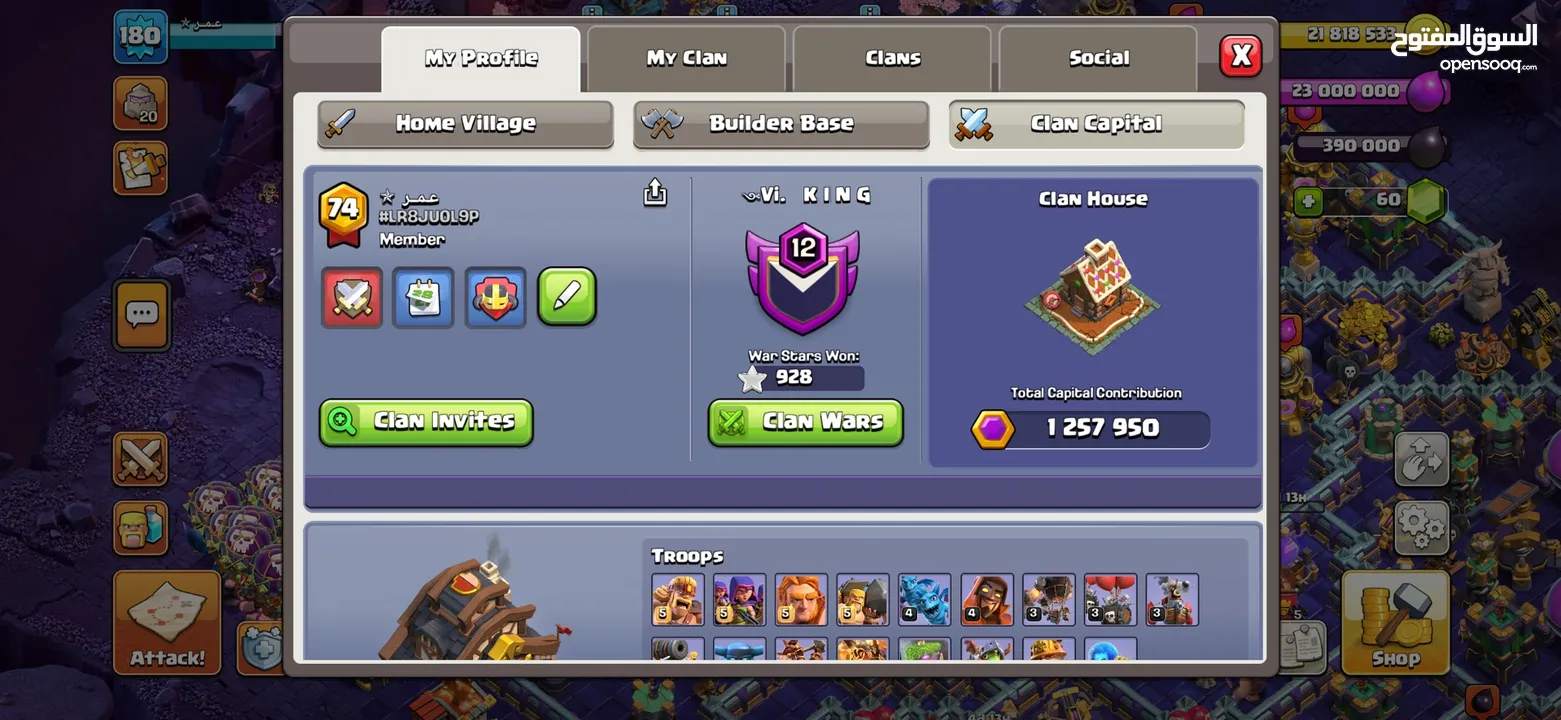The height and width of the screenshot is (720, 1561).
Task: Open the defense helmet badge icon
Action: 495,297
